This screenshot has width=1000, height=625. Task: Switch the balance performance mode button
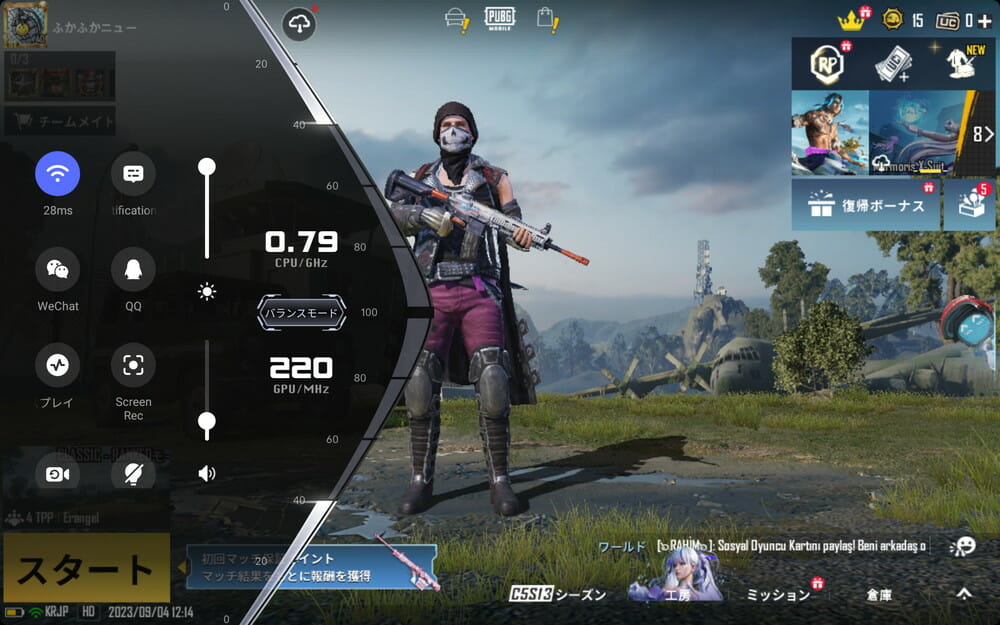(301, 313)
